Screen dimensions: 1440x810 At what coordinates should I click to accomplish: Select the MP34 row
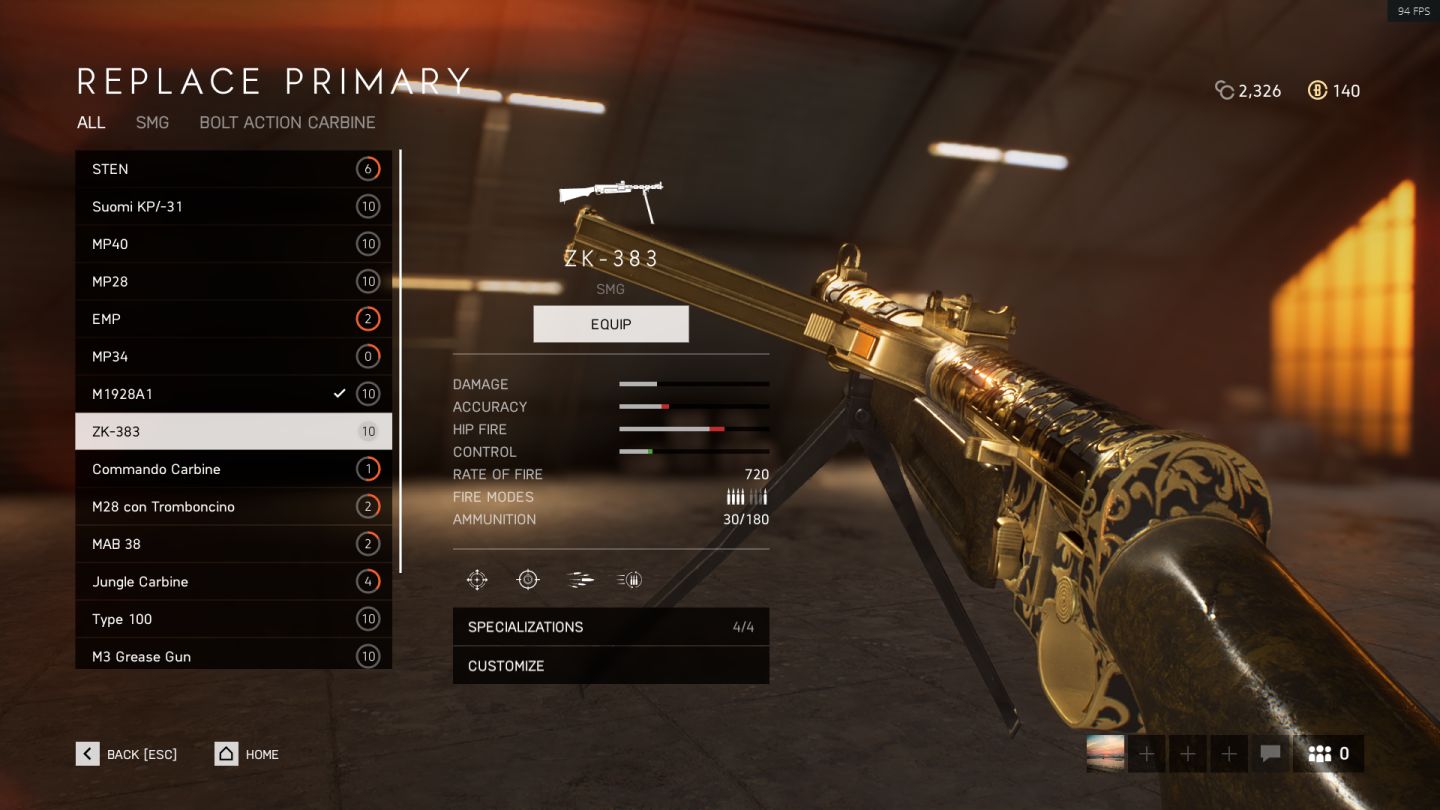[x=233, y=357]
